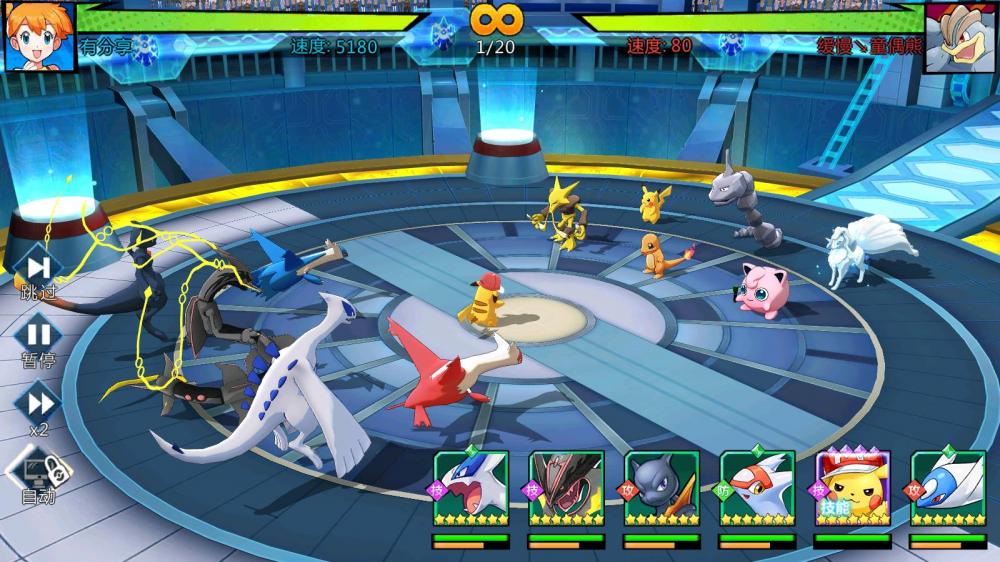Tap the Misty trainer portrait
Screen dimensions: 1000x562
coord(40,36)
